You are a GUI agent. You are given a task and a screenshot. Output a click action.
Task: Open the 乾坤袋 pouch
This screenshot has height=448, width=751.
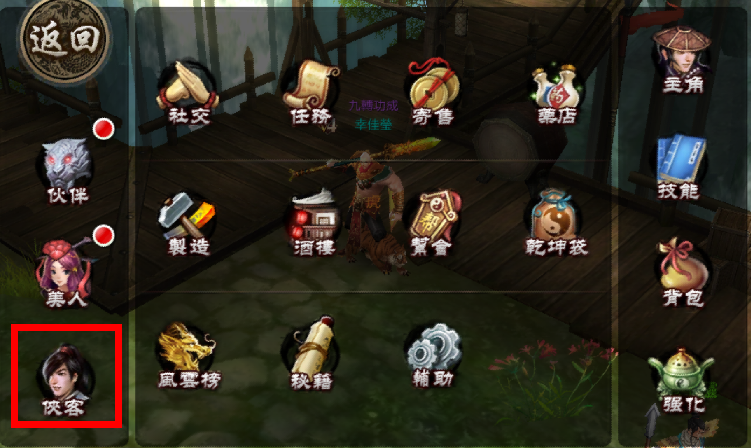pos(556,220)
